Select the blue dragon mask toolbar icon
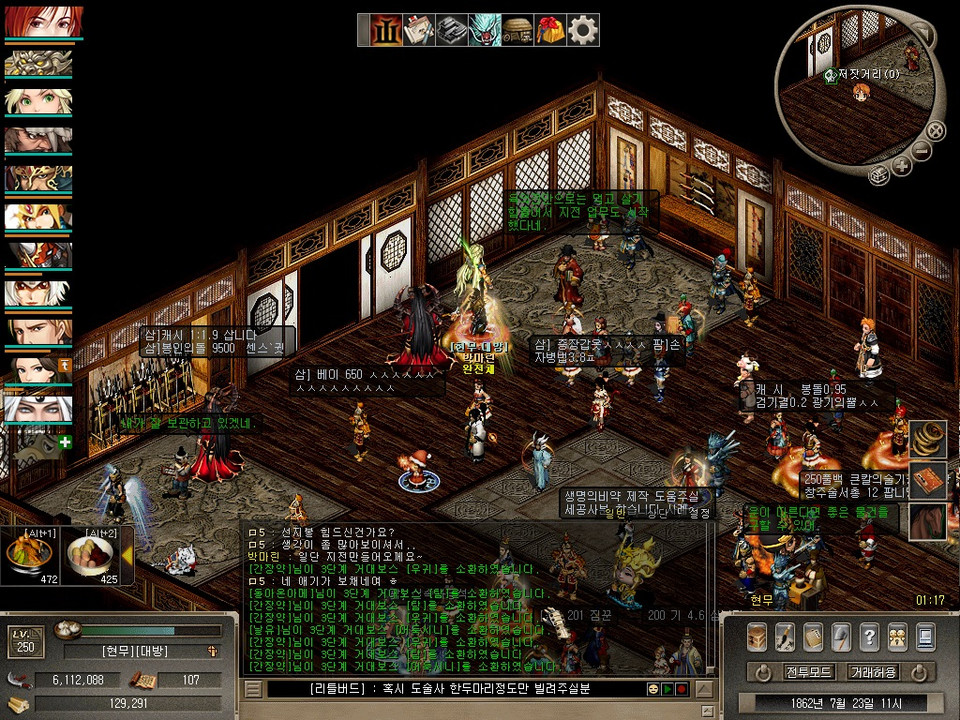 [x=484, y=30]
